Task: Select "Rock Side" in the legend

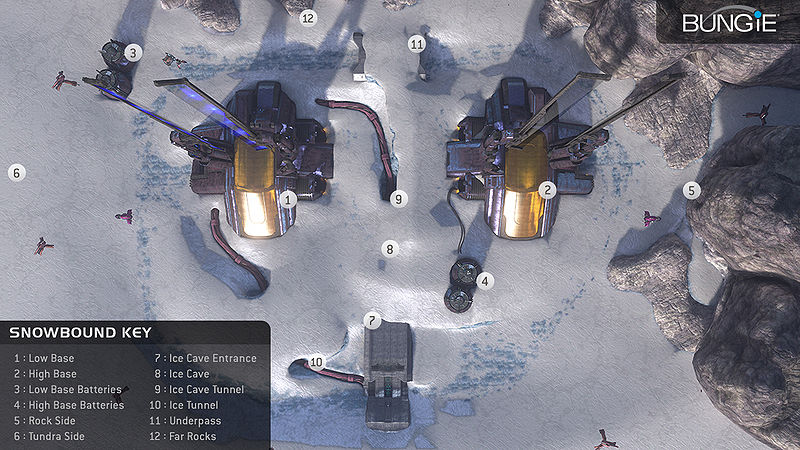Action: click(x=45, y=421)
